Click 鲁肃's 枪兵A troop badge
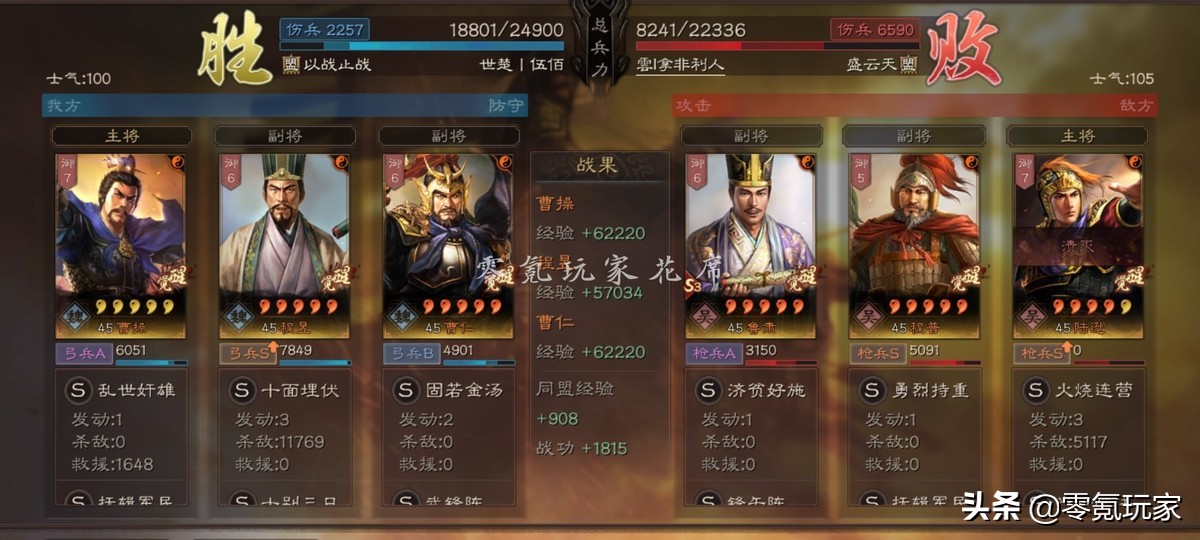 click(713, 353)
